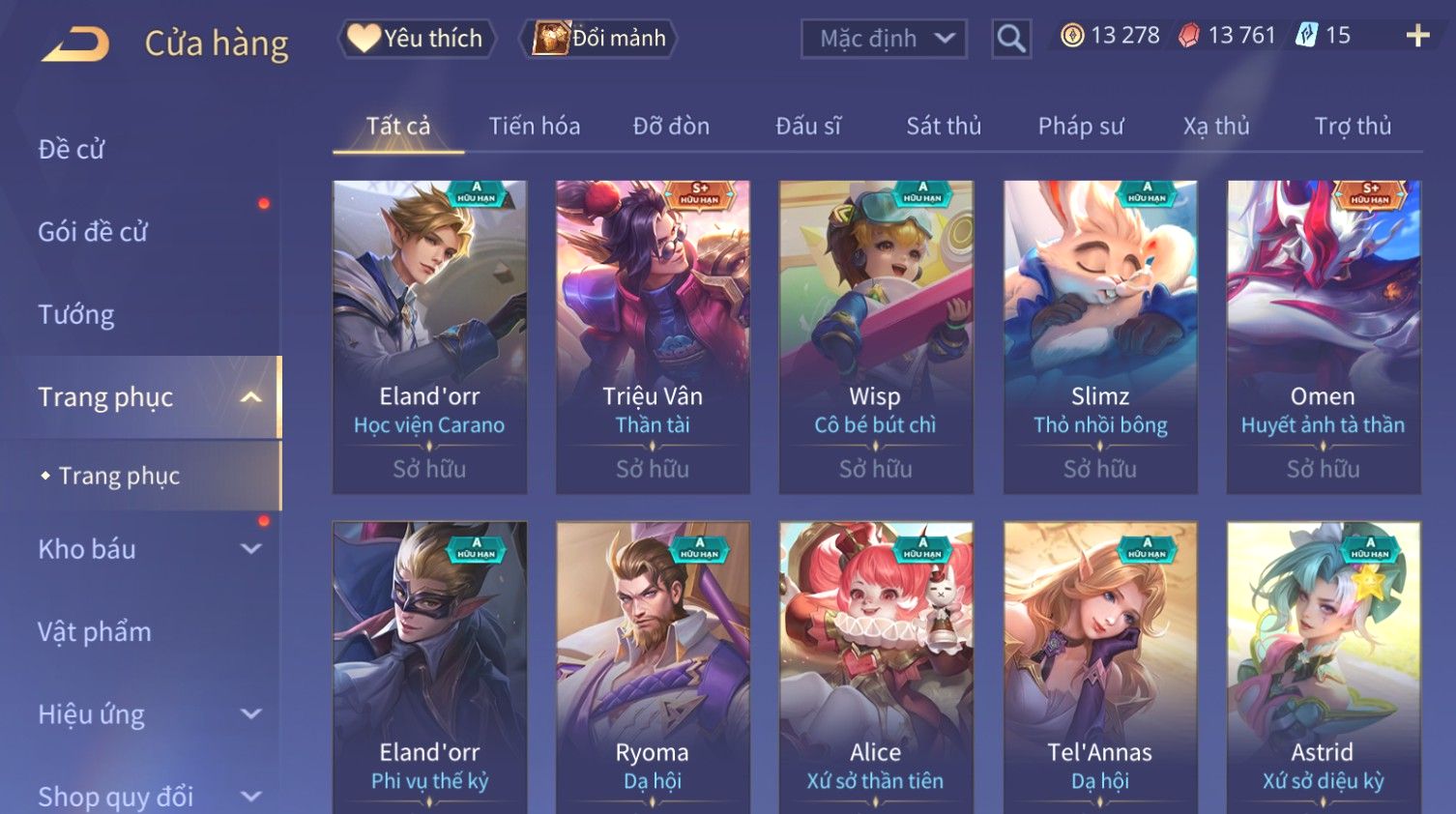Choose the Pháp sư tab
The image size is (1456, 814).
coord(1081,127)
